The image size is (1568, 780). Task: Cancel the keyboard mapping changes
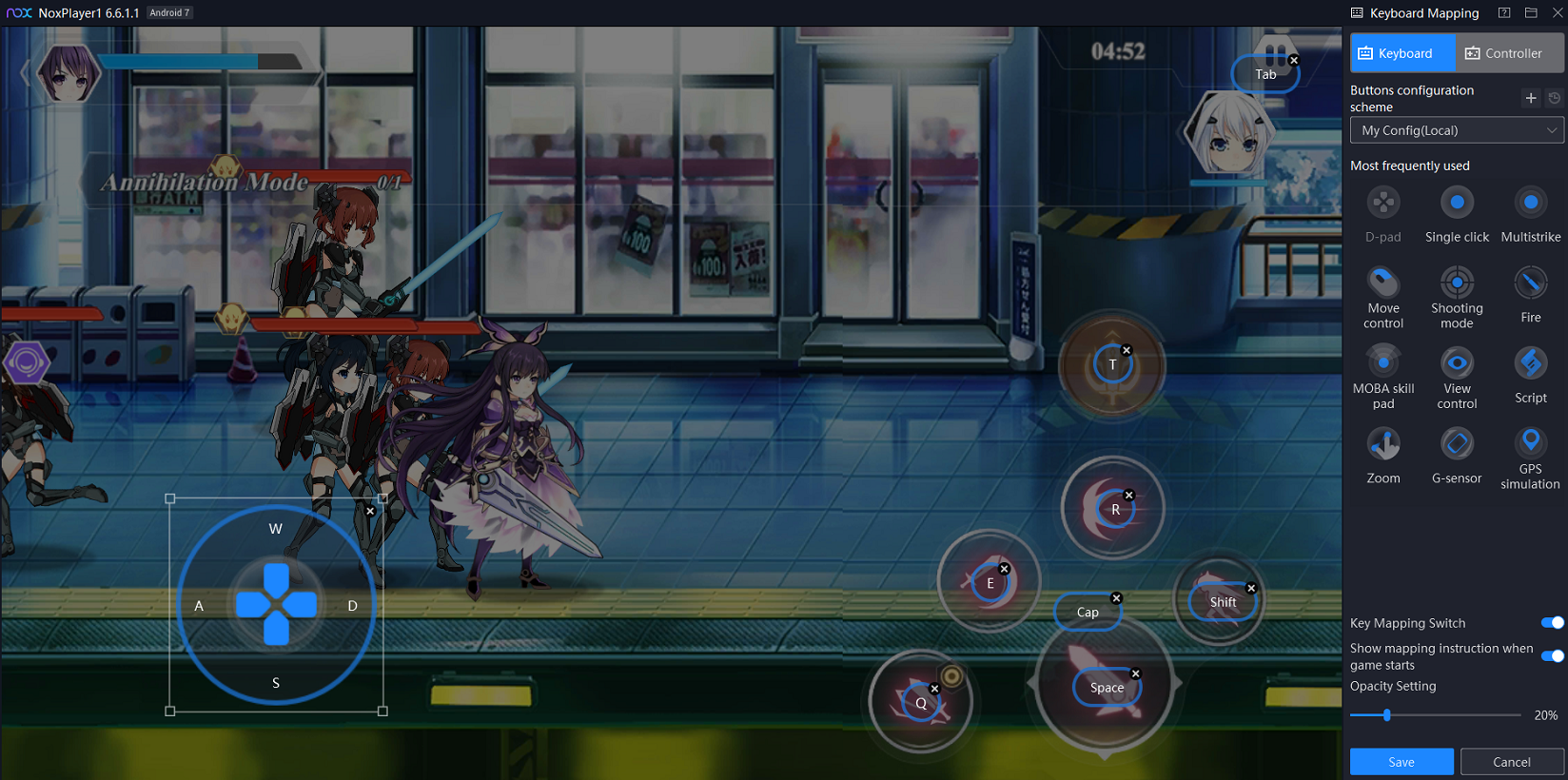[x=1511, y=762]
